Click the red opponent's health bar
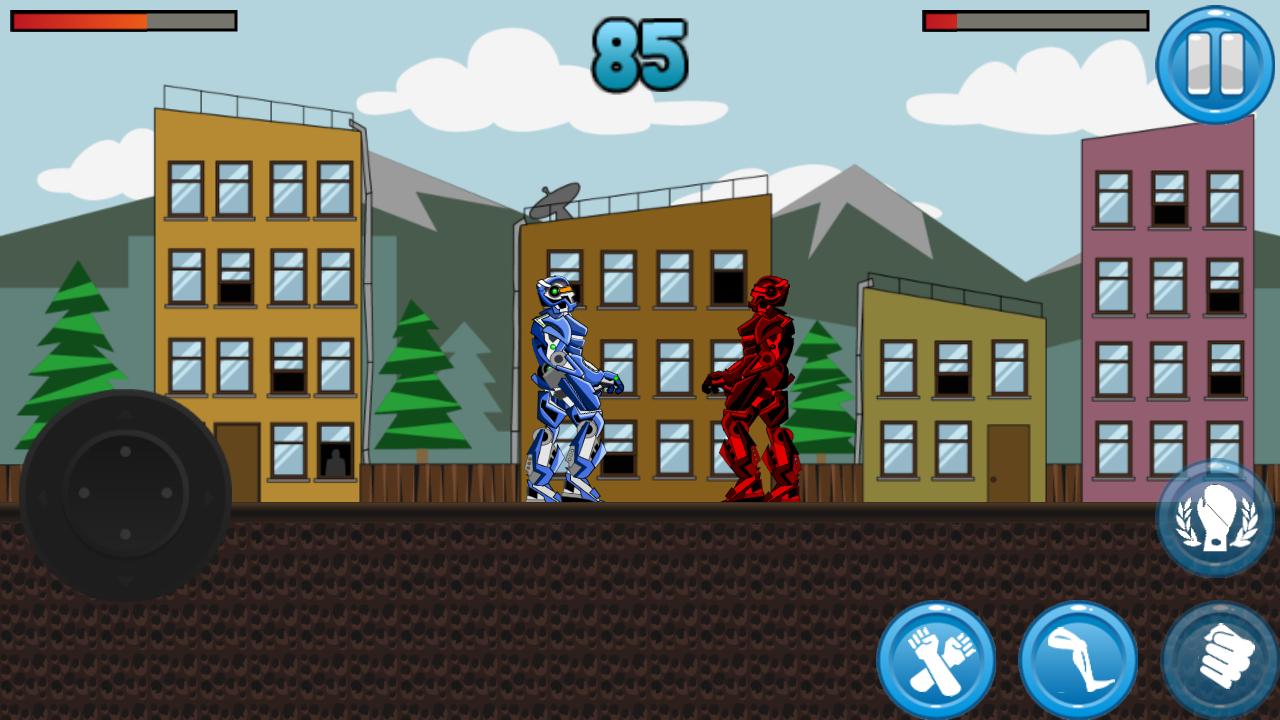The width and height of the screenshot is (1280, 720). tap(1035, 22)
